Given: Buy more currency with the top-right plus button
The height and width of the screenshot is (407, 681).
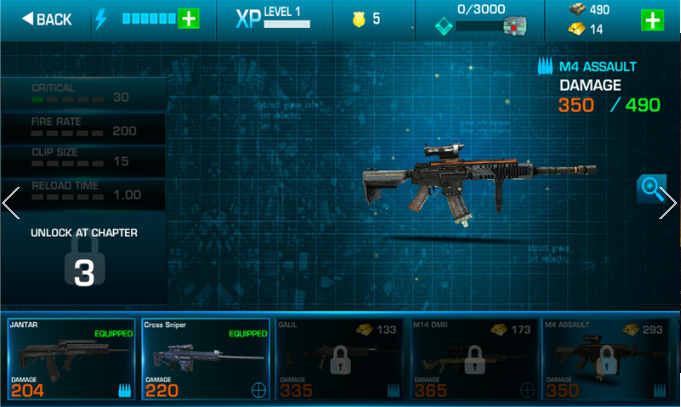Looking at the screenshot, I should (651, 20).
